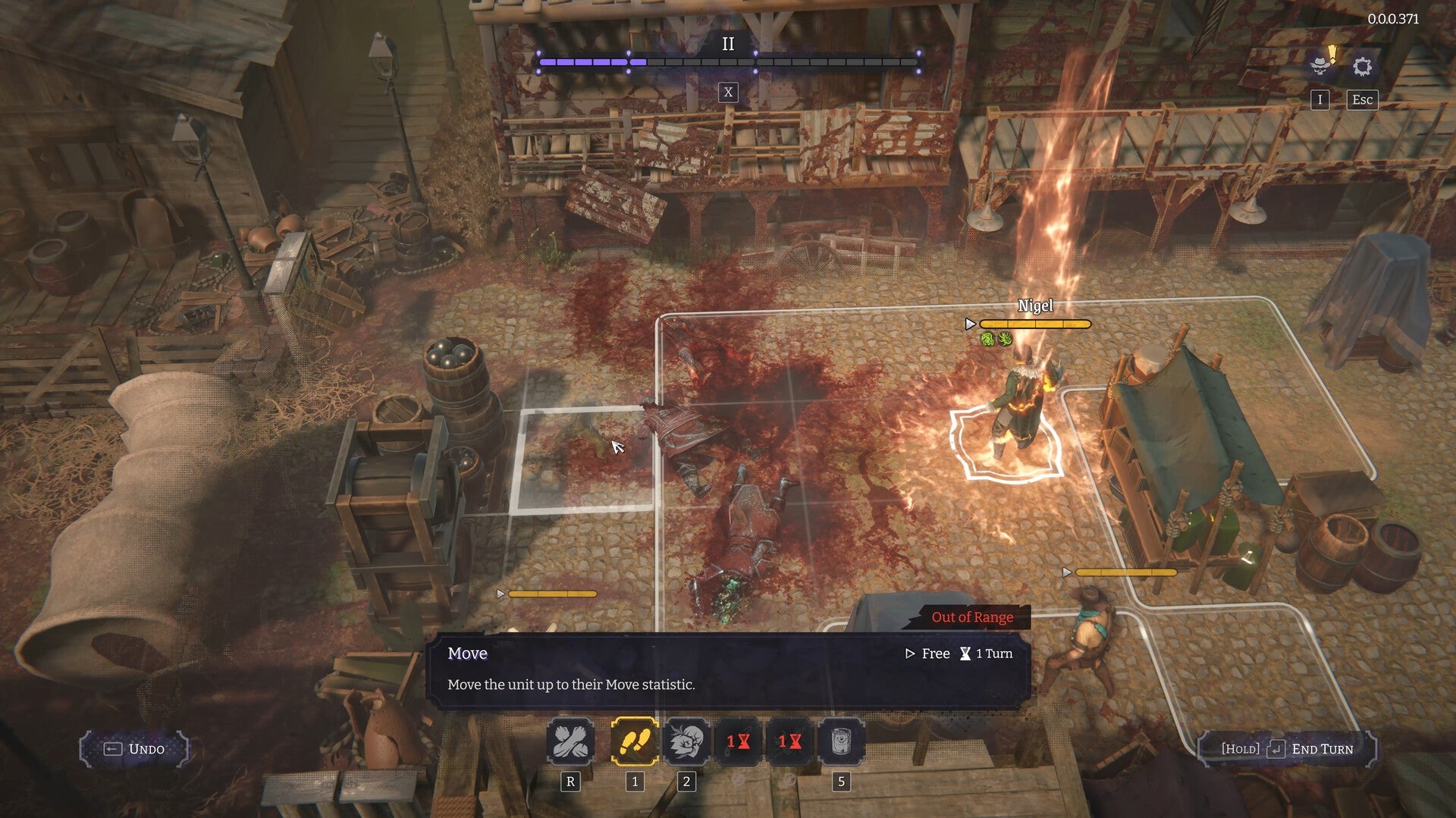The width and height of the screenshot is (1456, 818).
Task: Click the X key prompt under the turn tracker
Action: [728, 92]
